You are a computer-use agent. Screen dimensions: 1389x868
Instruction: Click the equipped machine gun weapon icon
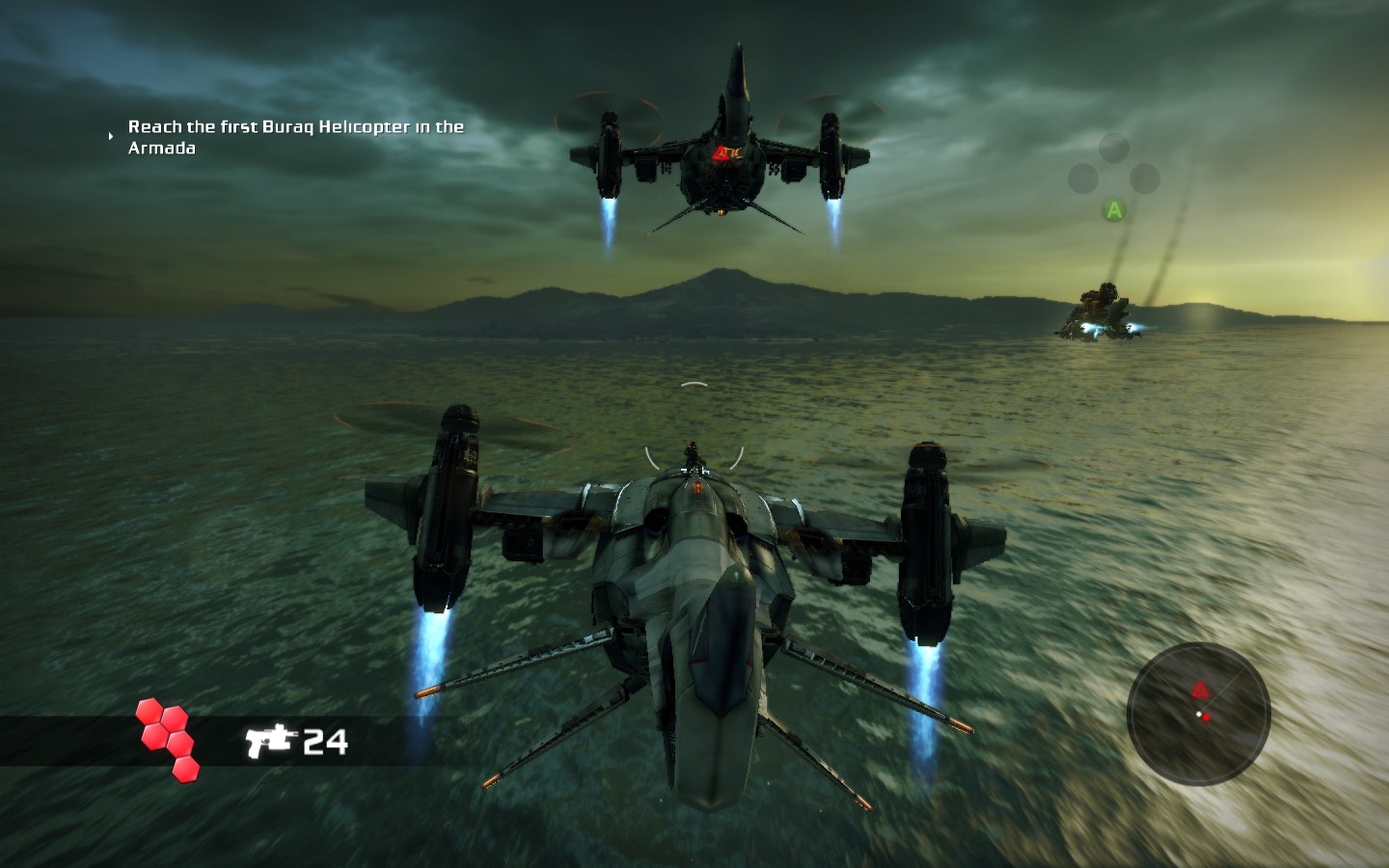[x=268, y=741]
